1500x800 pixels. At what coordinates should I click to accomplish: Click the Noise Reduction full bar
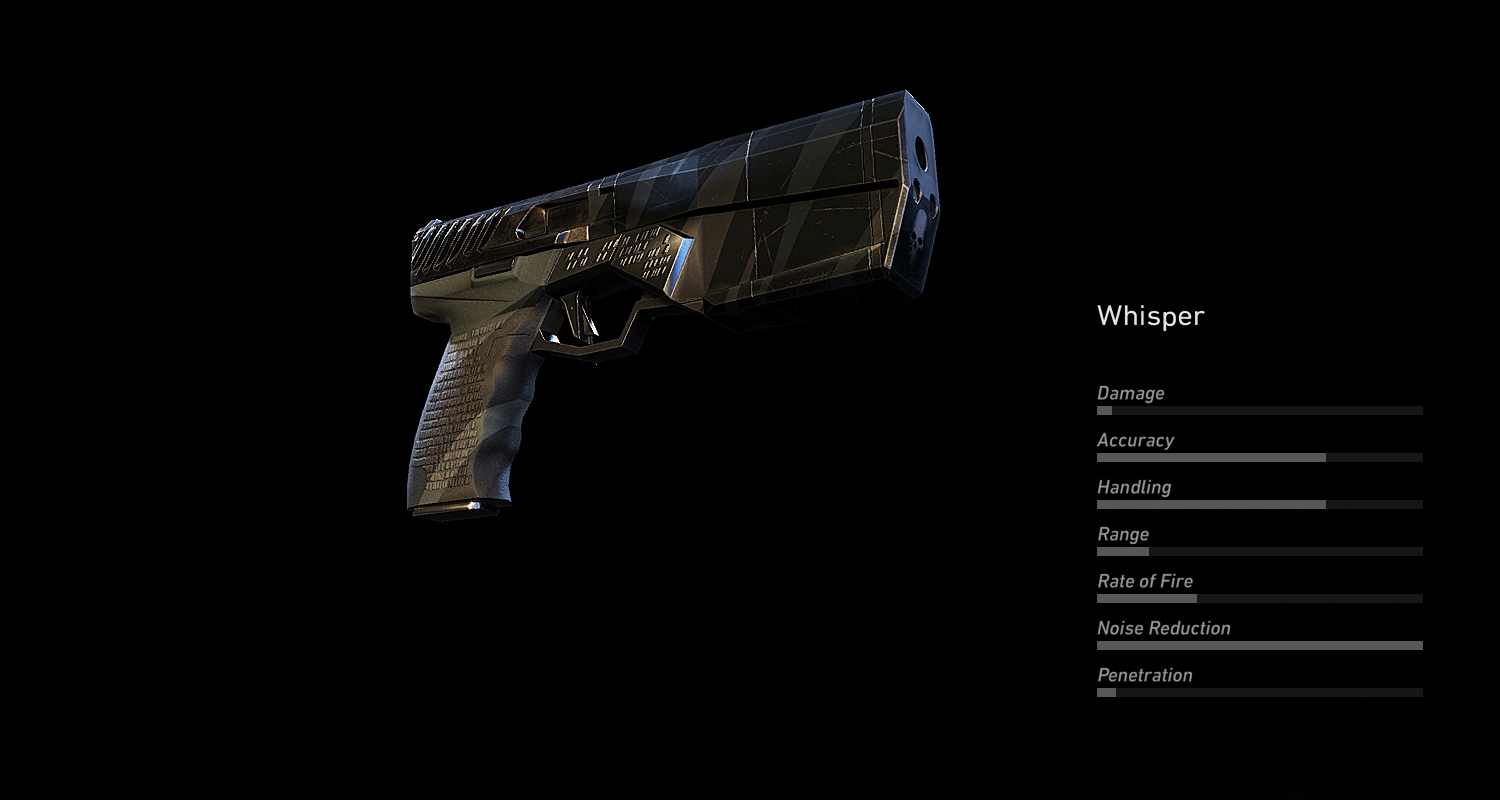click(1260, 645)
